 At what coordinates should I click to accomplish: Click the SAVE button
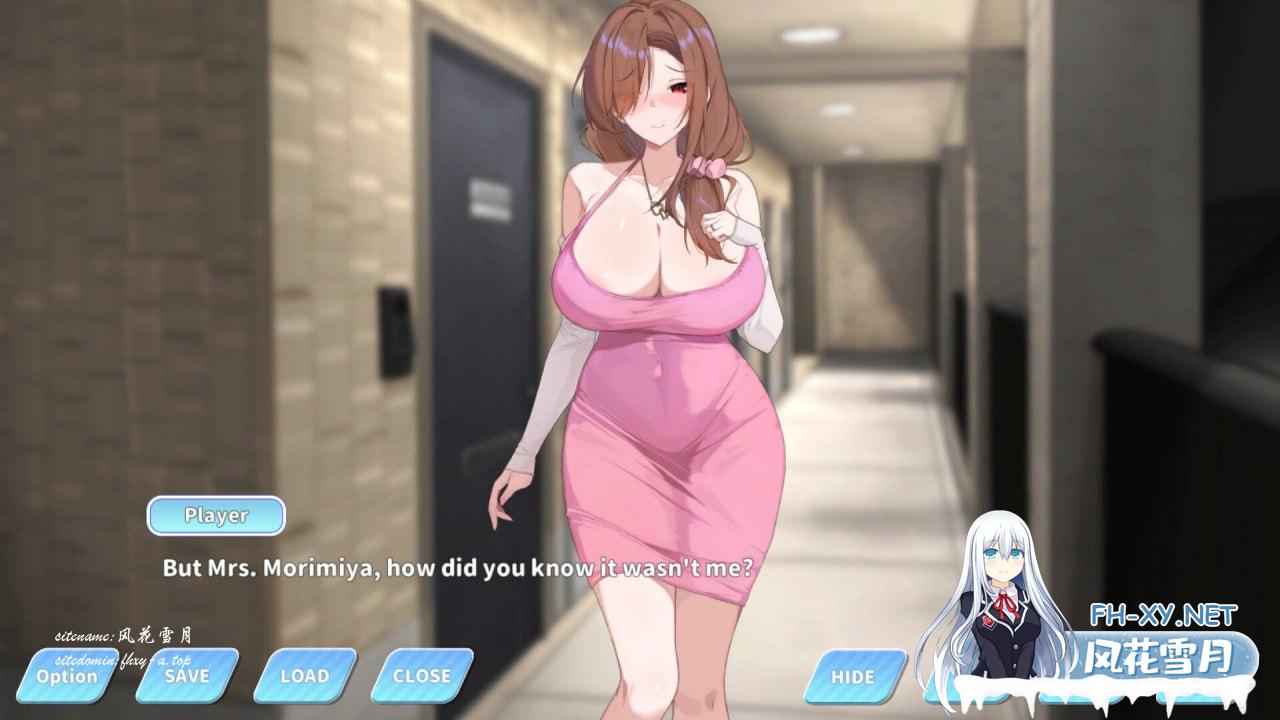click(187, 676)
